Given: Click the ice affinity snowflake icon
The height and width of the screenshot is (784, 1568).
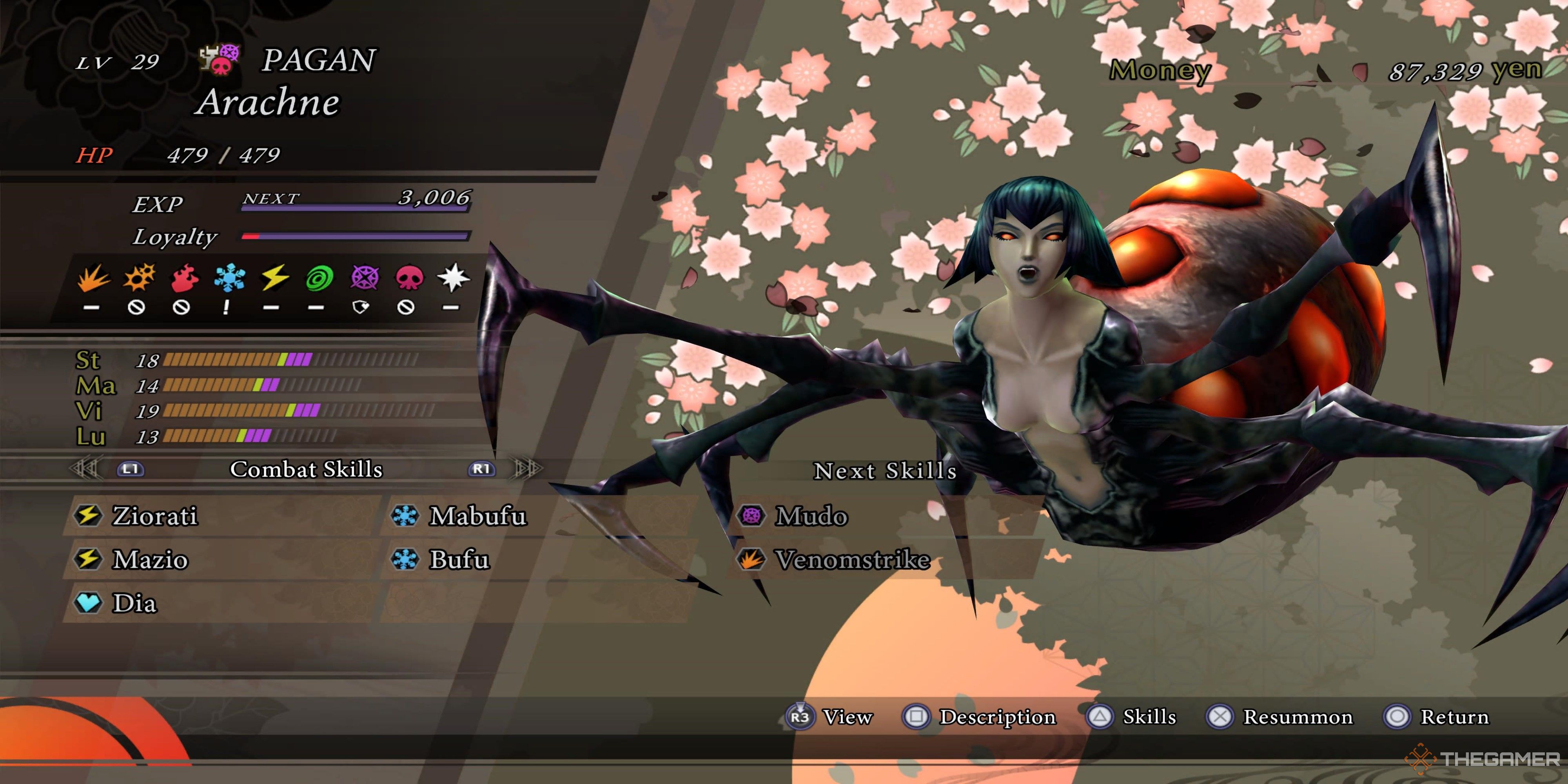Looking at the screenshot, I should [229, 278].
